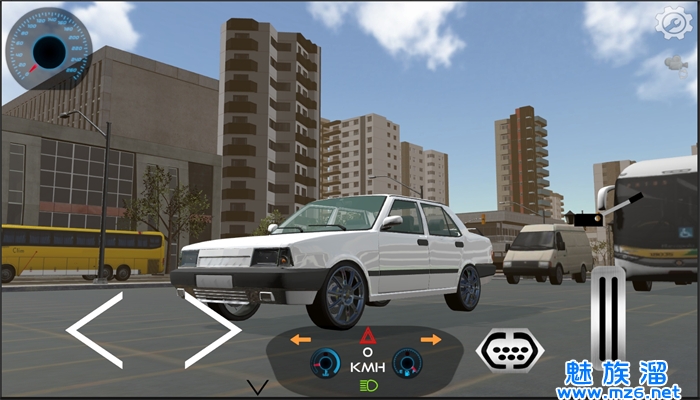Screen dimensions: 700x400
Task: Steer left with the left arrow
Action: 95,329
